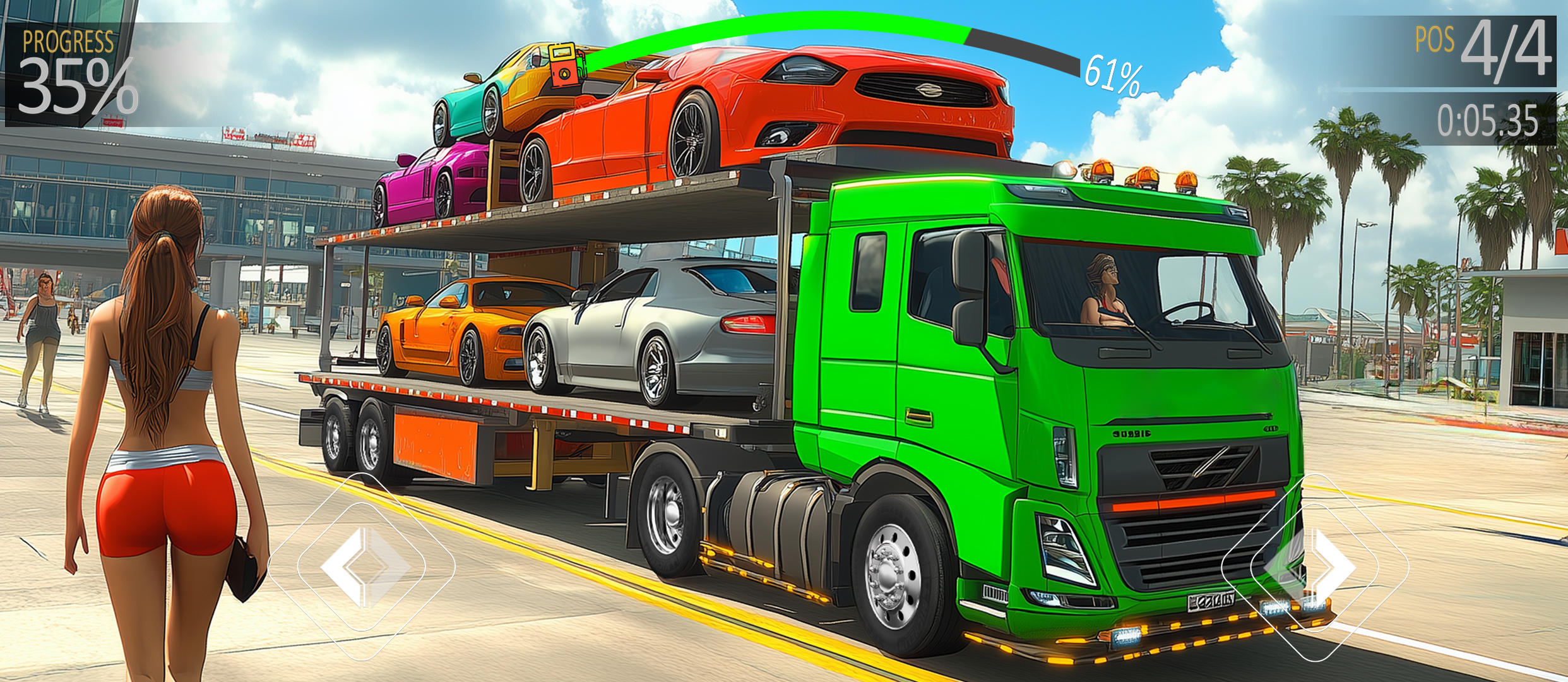Collect the fuel pump pickup icon
Image resolution: width=1568 pixels, height=682 pixels.
click(564, 66)
